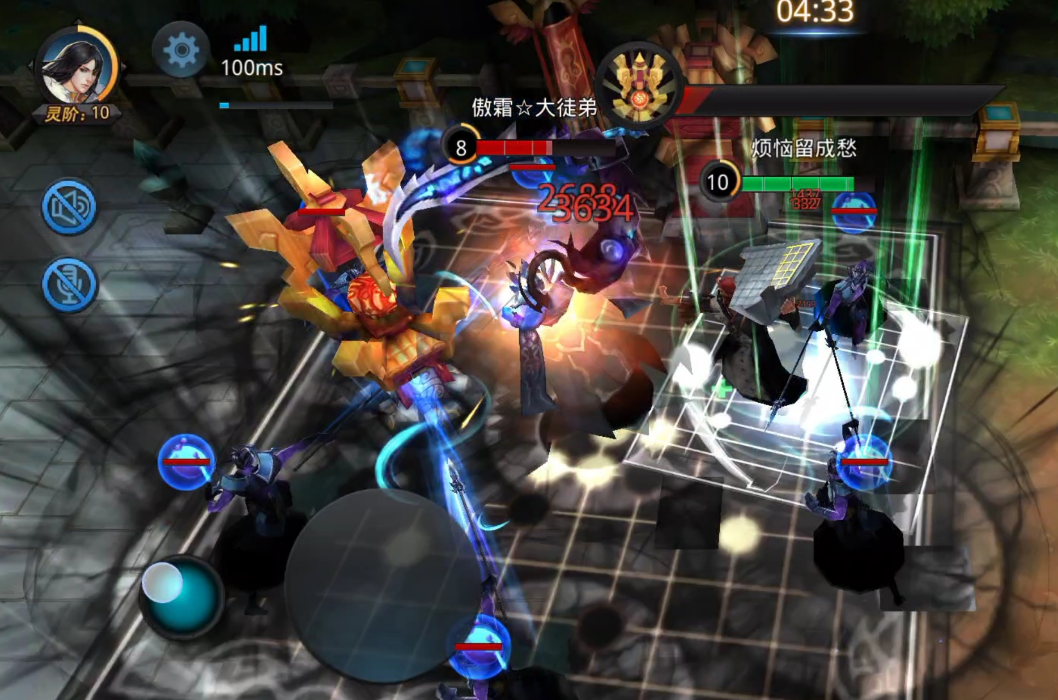Tap the player hero portrait

click(x=76, y=66)
